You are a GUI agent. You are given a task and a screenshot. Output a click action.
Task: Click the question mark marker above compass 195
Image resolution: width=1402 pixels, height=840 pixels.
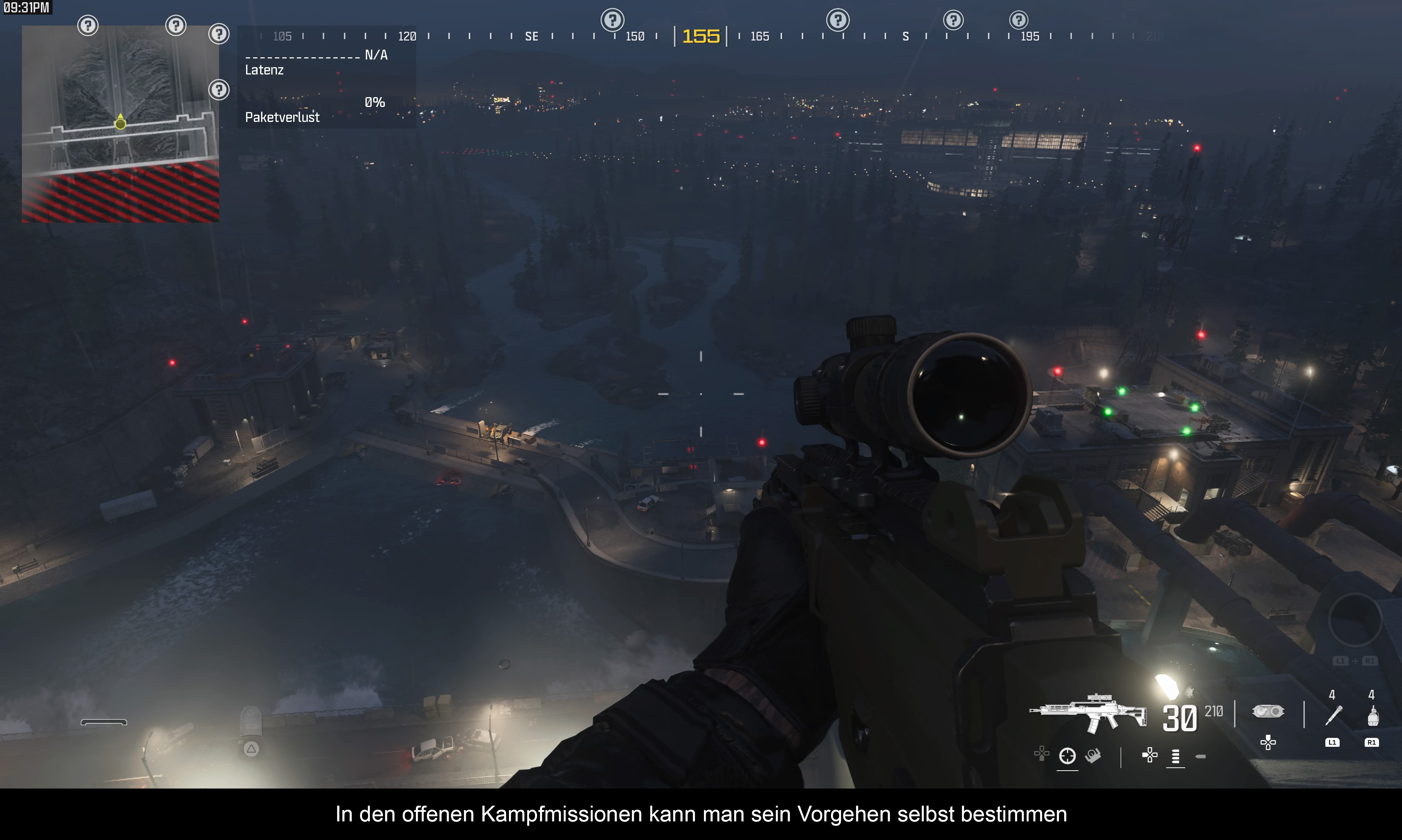[1018, 20]
